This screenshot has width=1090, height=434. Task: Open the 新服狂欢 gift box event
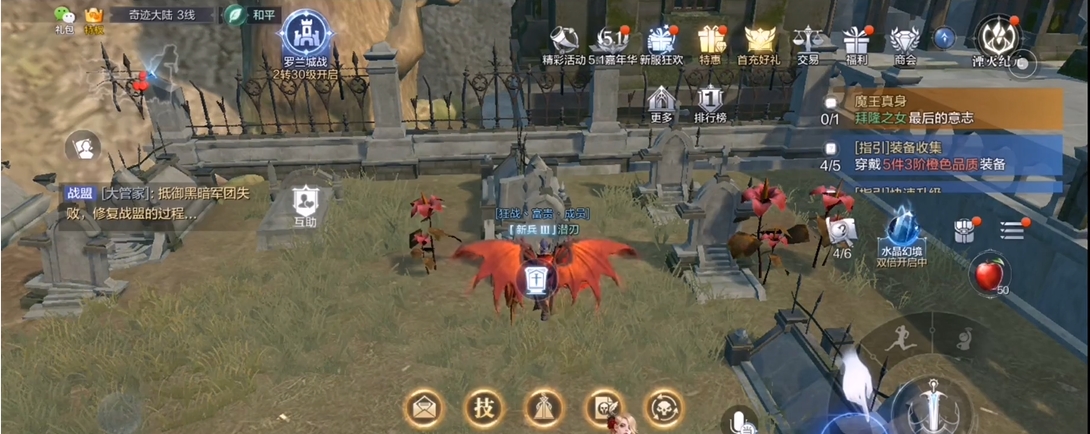coord(660,41)
